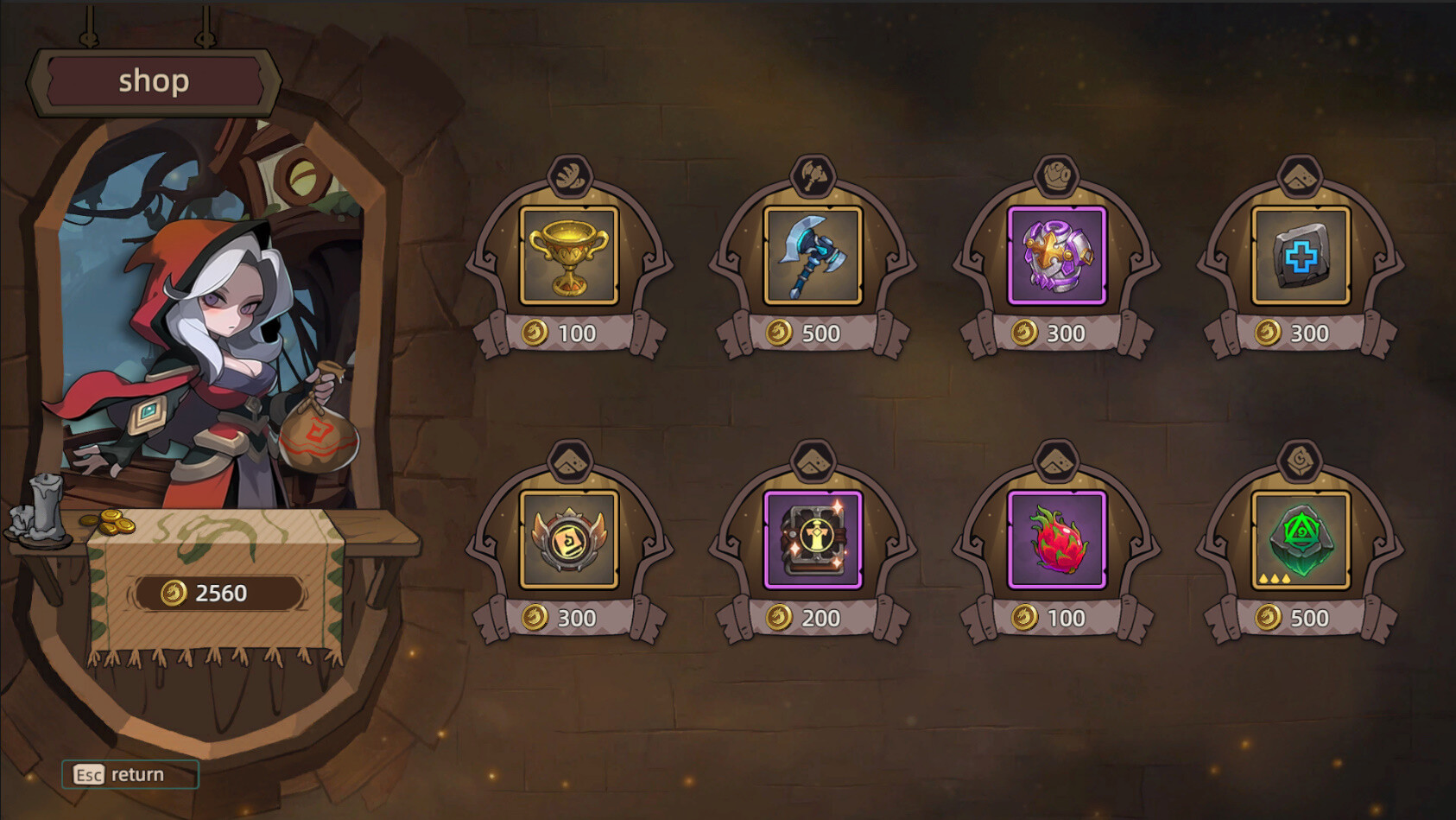Select the purple spellbook item

point(813,540)
